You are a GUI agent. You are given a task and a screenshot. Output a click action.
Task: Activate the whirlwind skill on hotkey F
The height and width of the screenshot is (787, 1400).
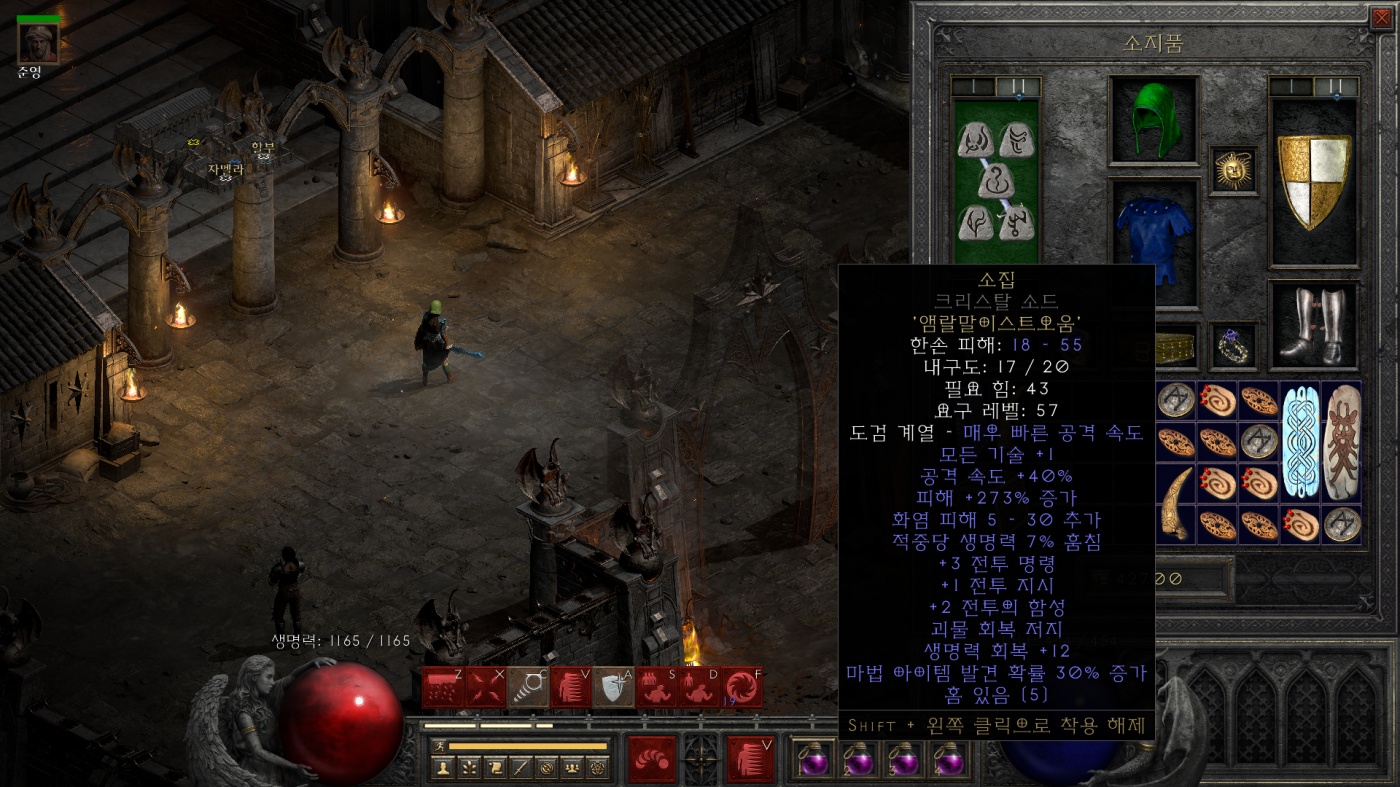[x=743, y=688]
